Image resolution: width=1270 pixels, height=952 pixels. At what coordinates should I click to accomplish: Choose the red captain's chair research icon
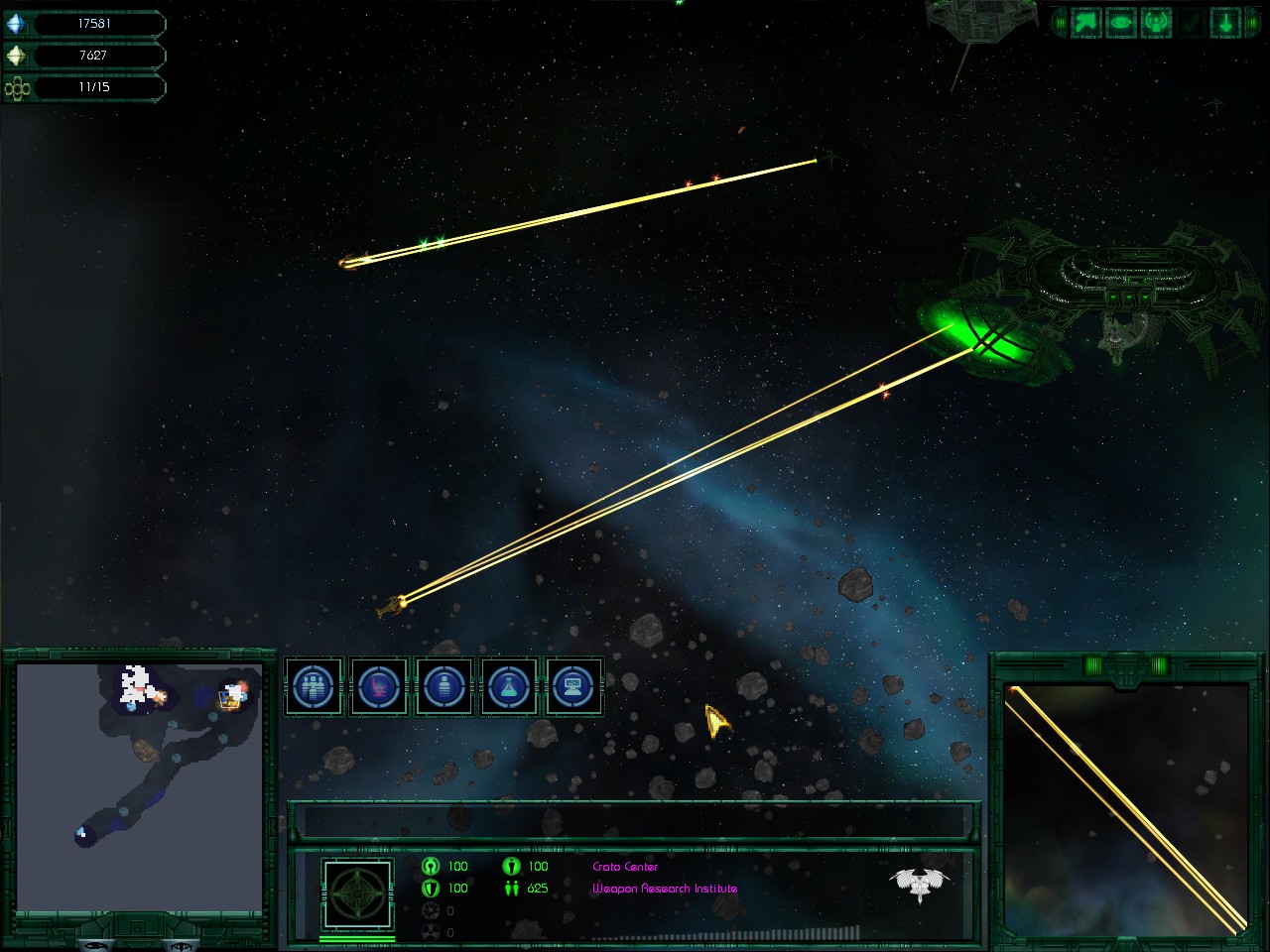[x=379, y=686]
